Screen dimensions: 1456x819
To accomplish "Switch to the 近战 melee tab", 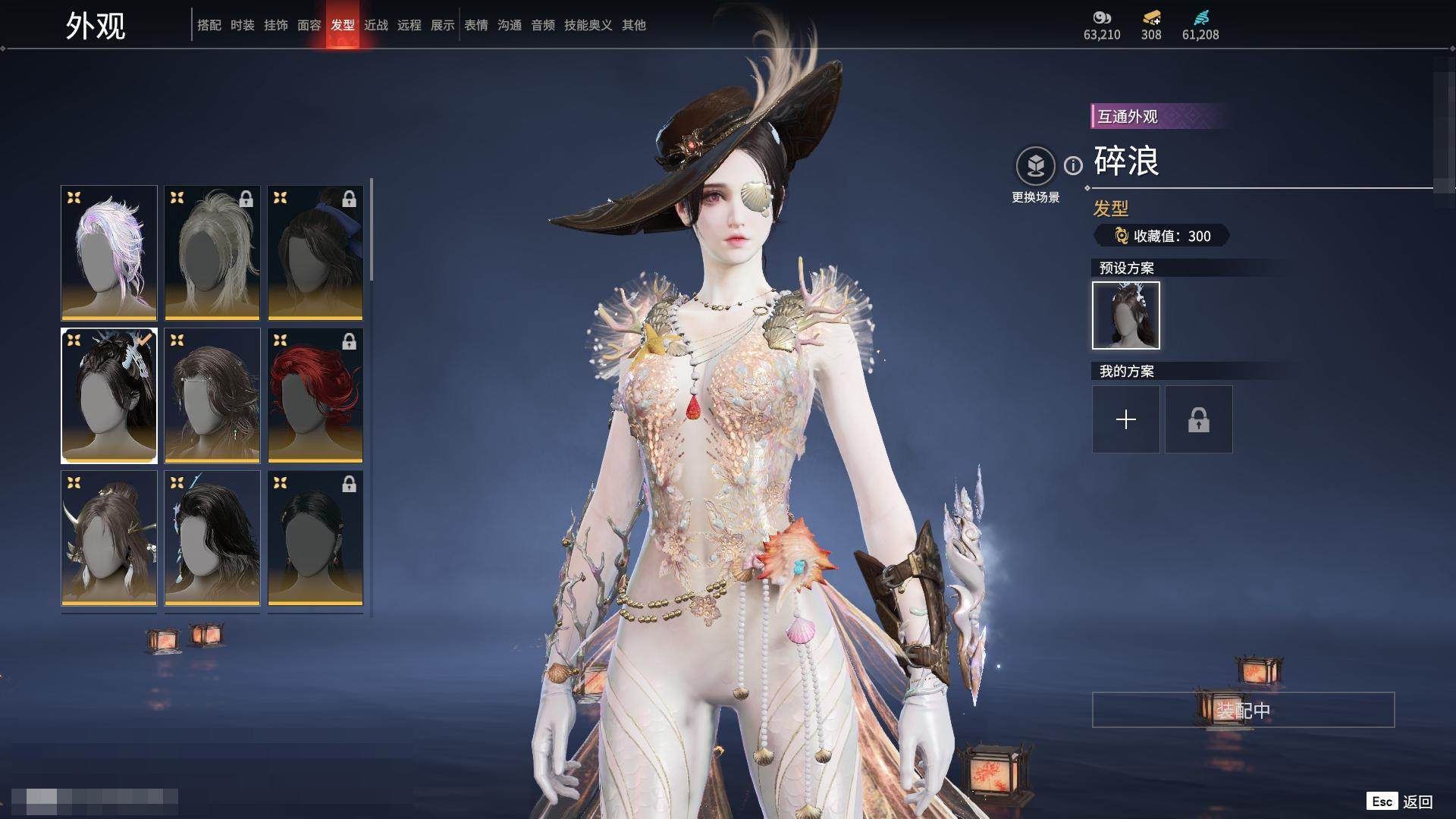I will 376,25.
